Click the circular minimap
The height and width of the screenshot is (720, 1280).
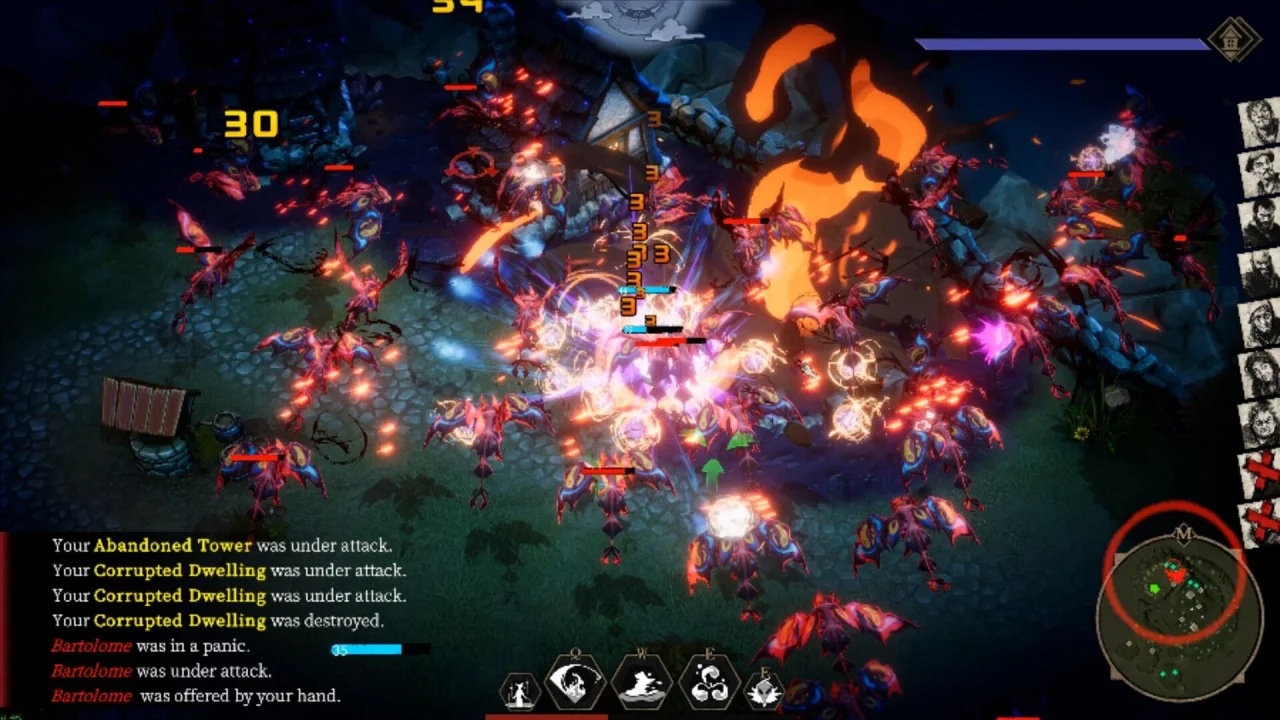tap(1178, 608)
